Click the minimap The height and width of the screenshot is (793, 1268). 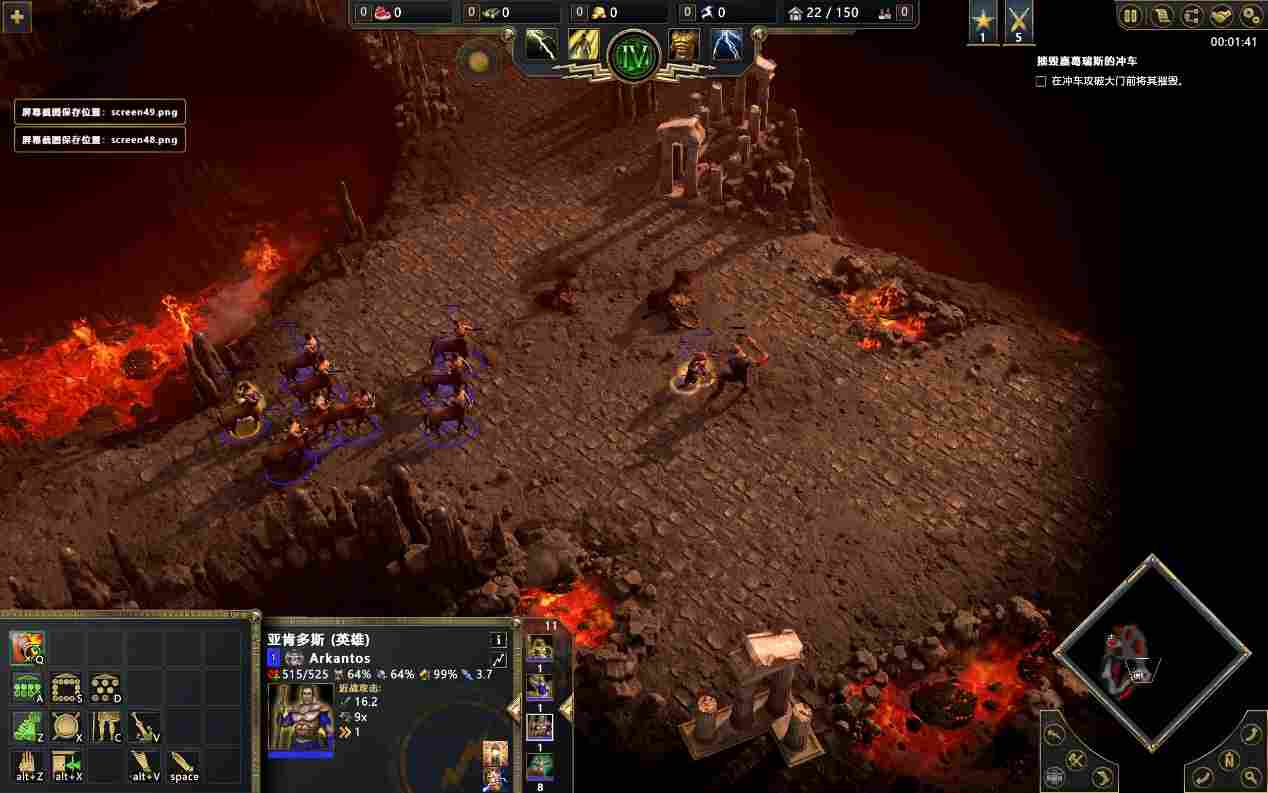point(1150,655)
